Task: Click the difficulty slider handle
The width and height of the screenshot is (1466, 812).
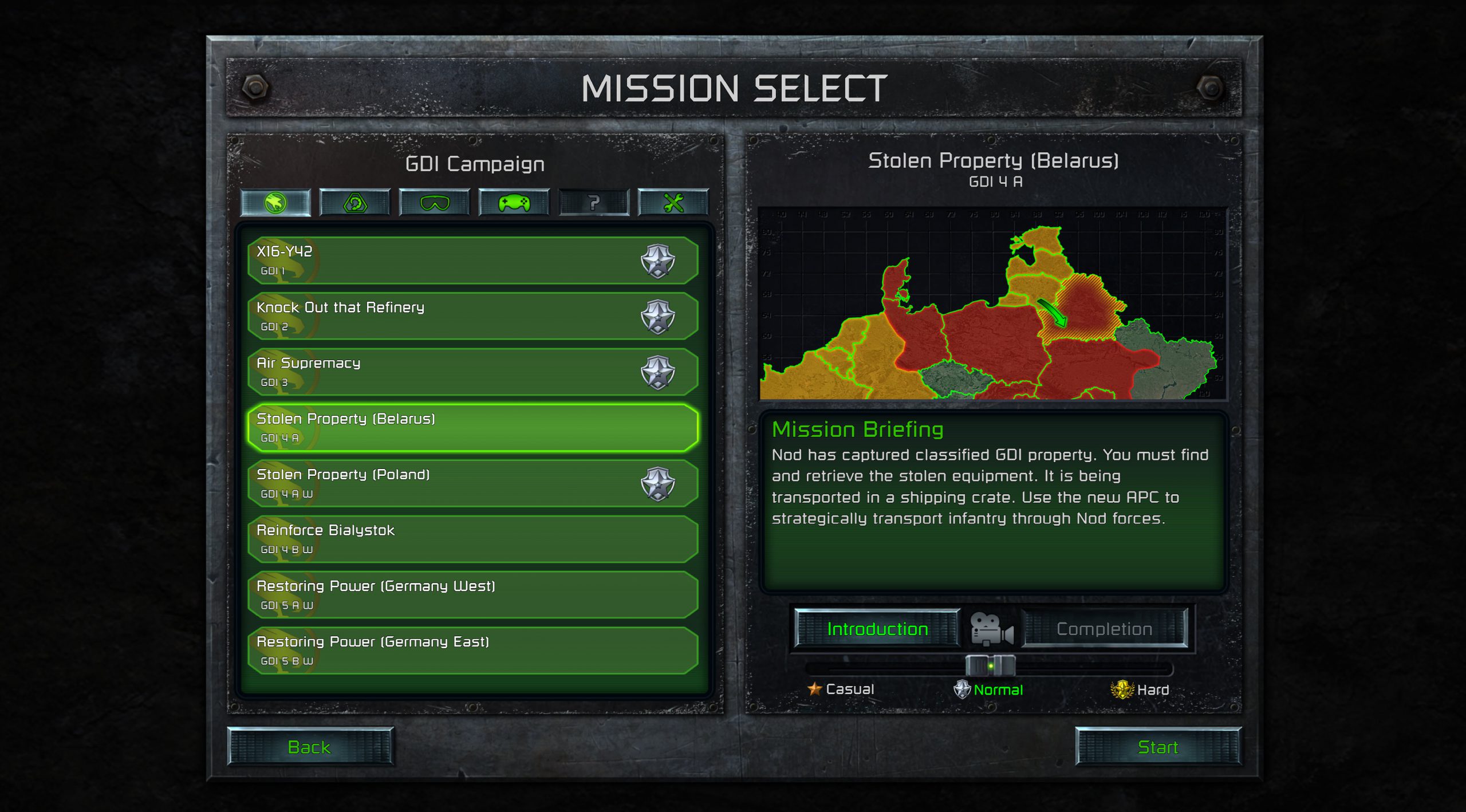Action: 990,666
